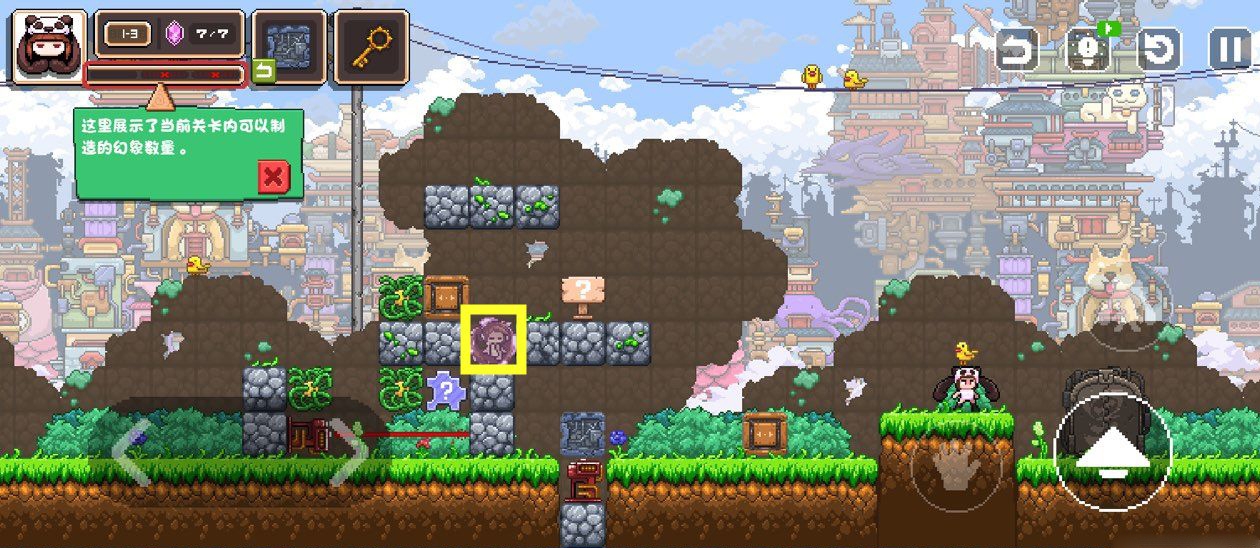Tap the jump arrow button
Image resolution: width=1260 pixels, height=548 pixels.
pos(1112,455)
